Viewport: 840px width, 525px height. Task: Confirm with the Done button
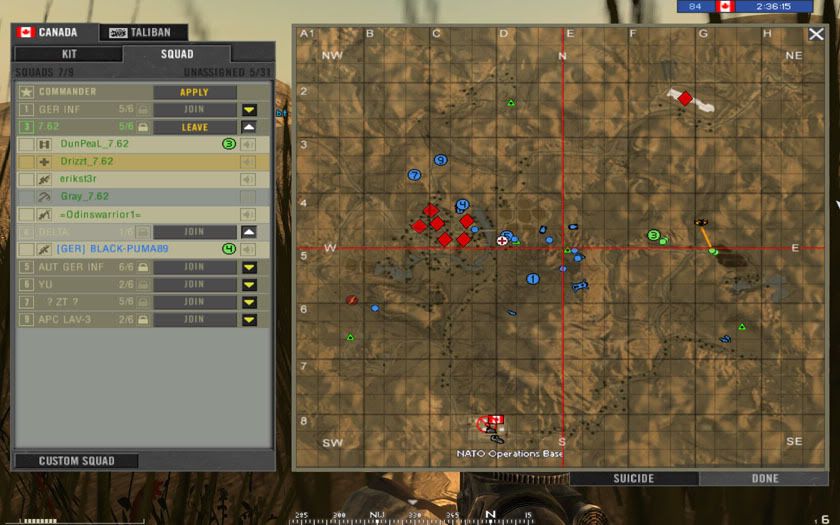(765, 479)
